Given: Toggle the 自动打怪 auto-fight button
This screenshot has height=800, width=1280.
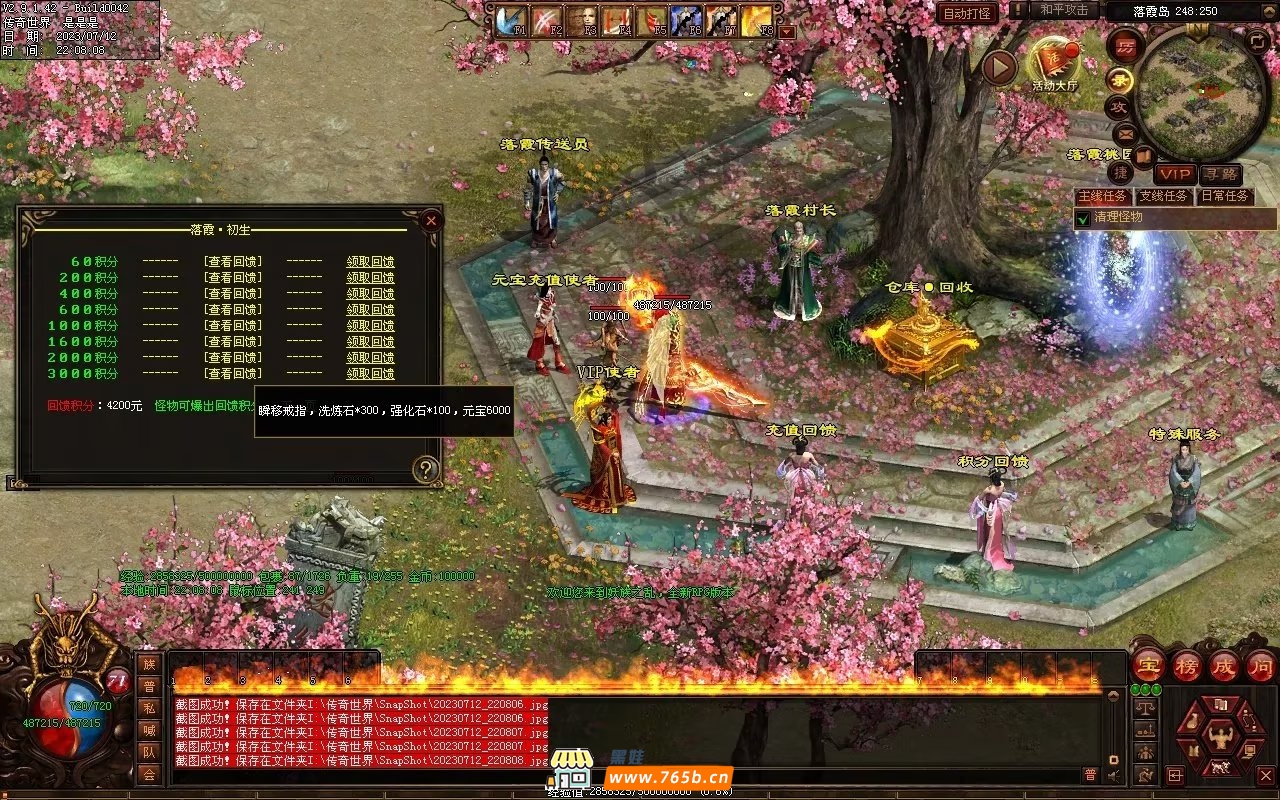Looking at the screenshot, I should tap(967, 13).
